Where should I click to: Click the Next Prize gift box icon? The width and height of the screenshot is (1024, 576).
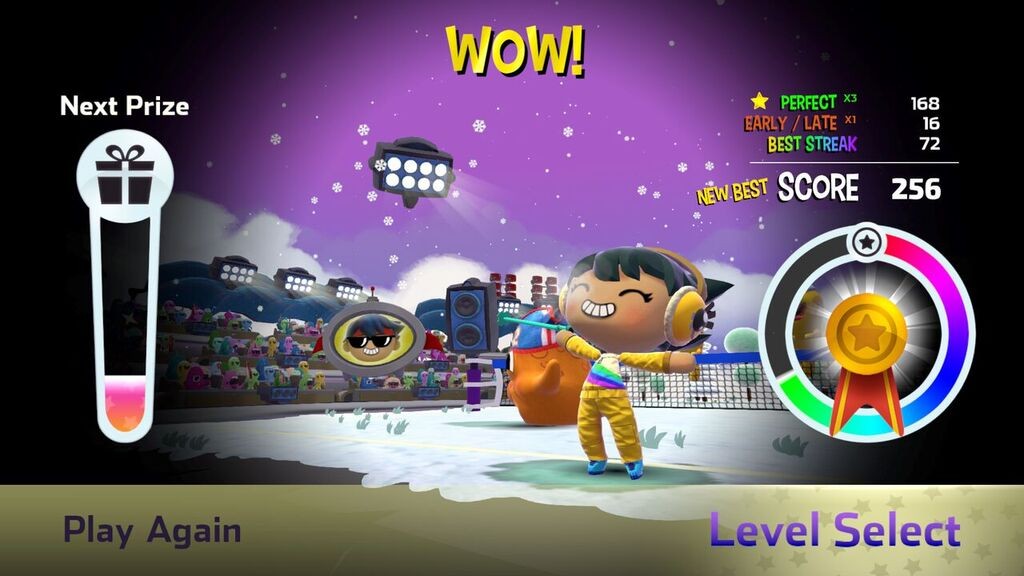[x=125, y=175]
